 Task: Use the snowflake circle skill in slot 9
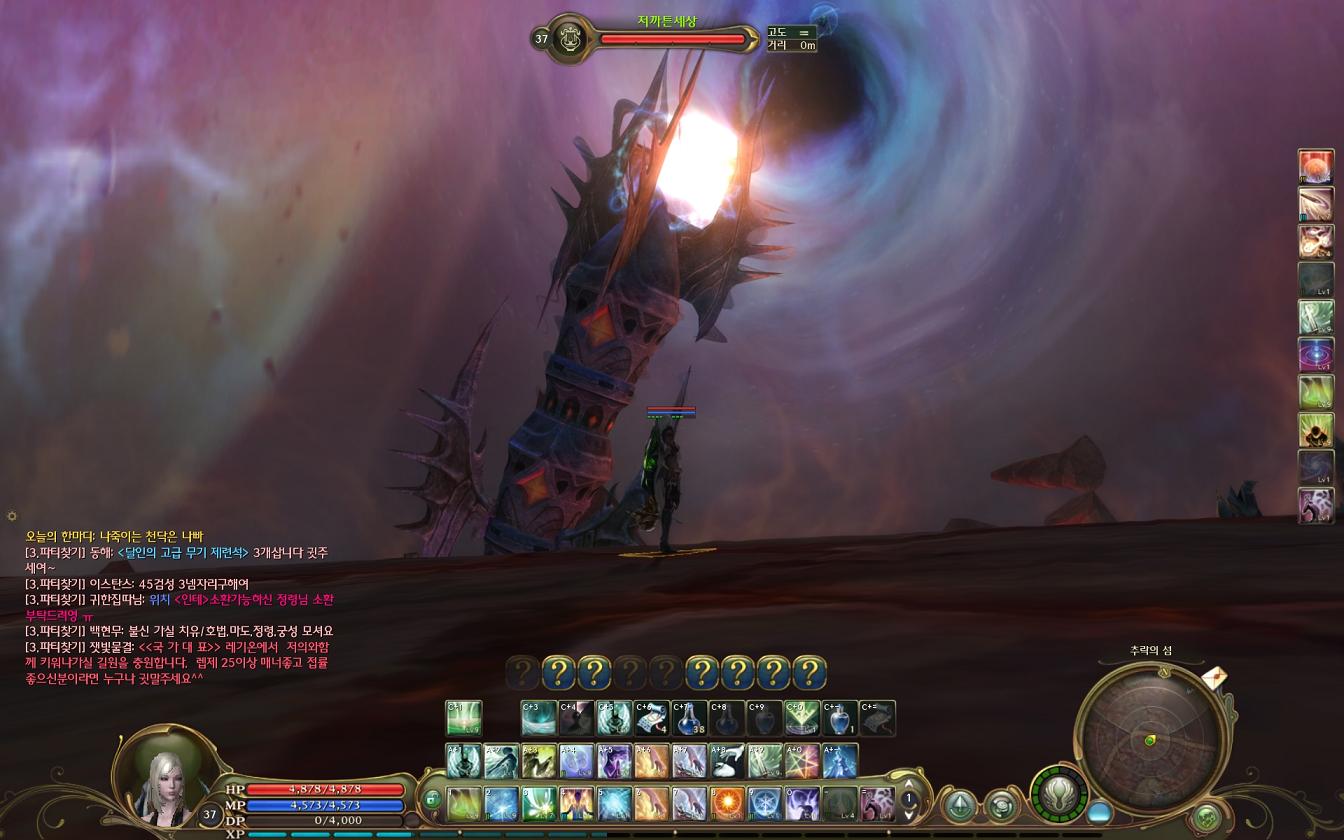pos(765,804)
